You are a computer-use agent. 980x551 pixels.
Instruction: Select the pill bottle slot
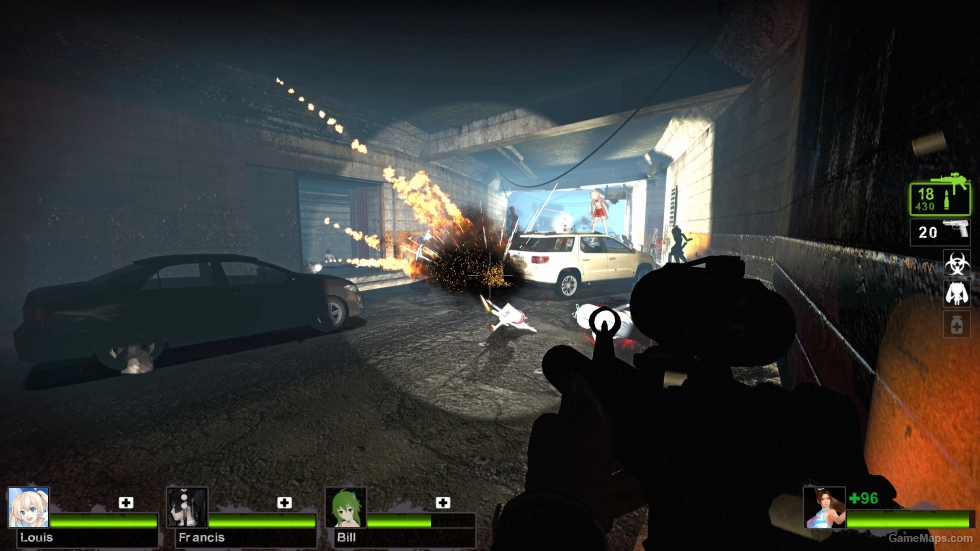(956, 323)
